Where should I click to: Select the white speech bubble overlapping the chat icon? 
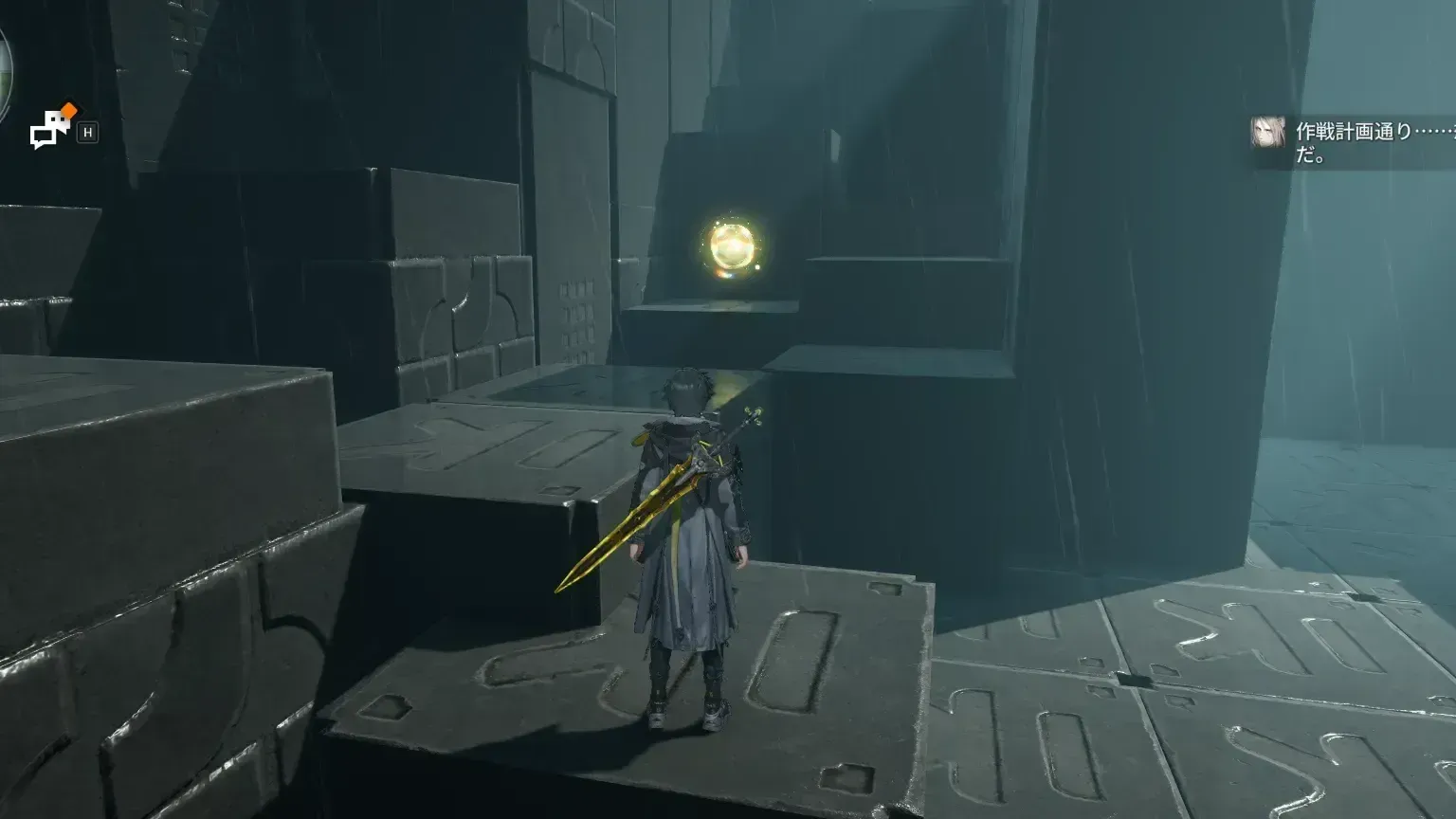pos(55,119)
